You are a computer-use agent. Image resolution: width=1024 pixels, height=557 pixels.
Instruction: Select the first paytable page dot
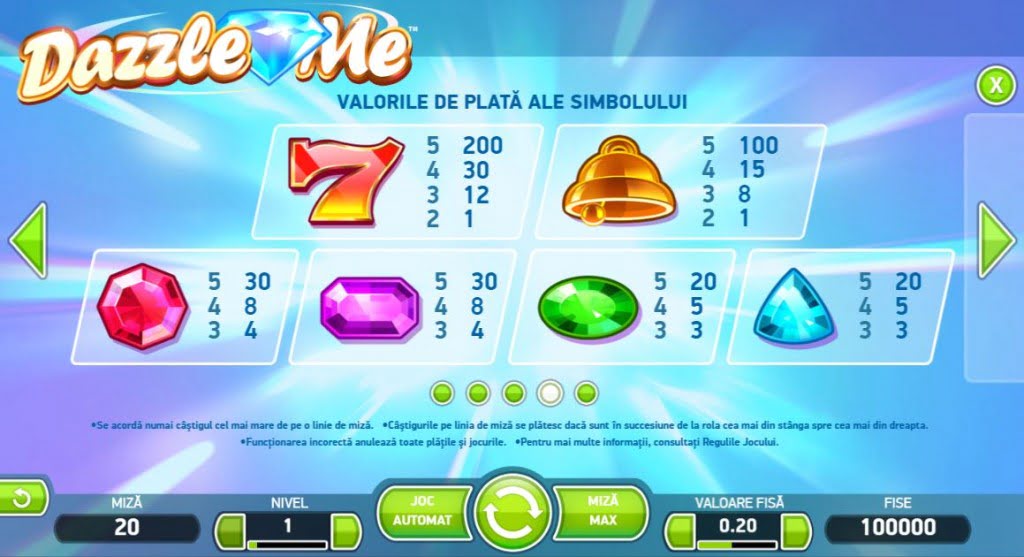tap(441, 392)
